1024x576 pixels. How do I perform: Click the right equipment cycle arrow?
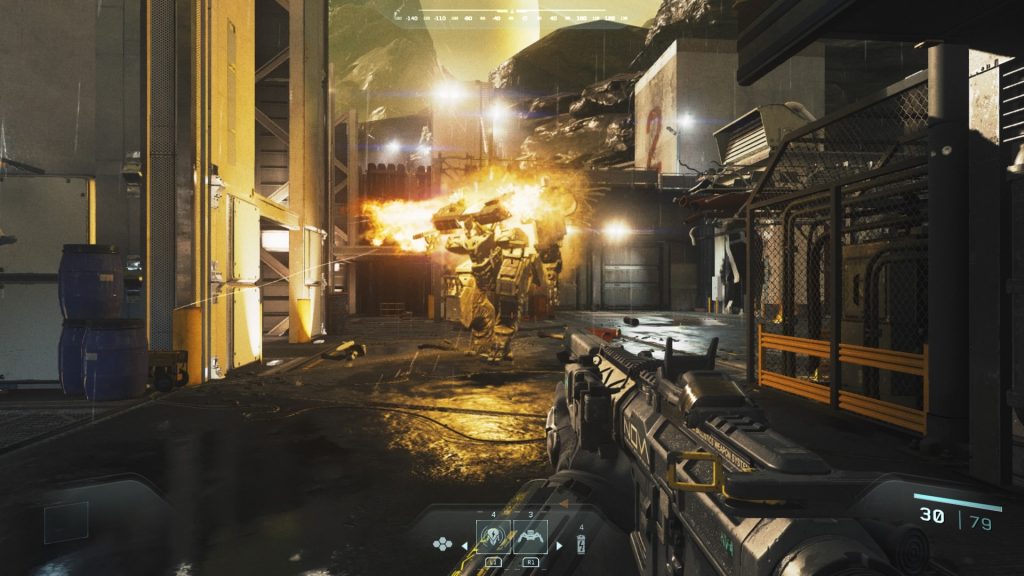(559, 546)
